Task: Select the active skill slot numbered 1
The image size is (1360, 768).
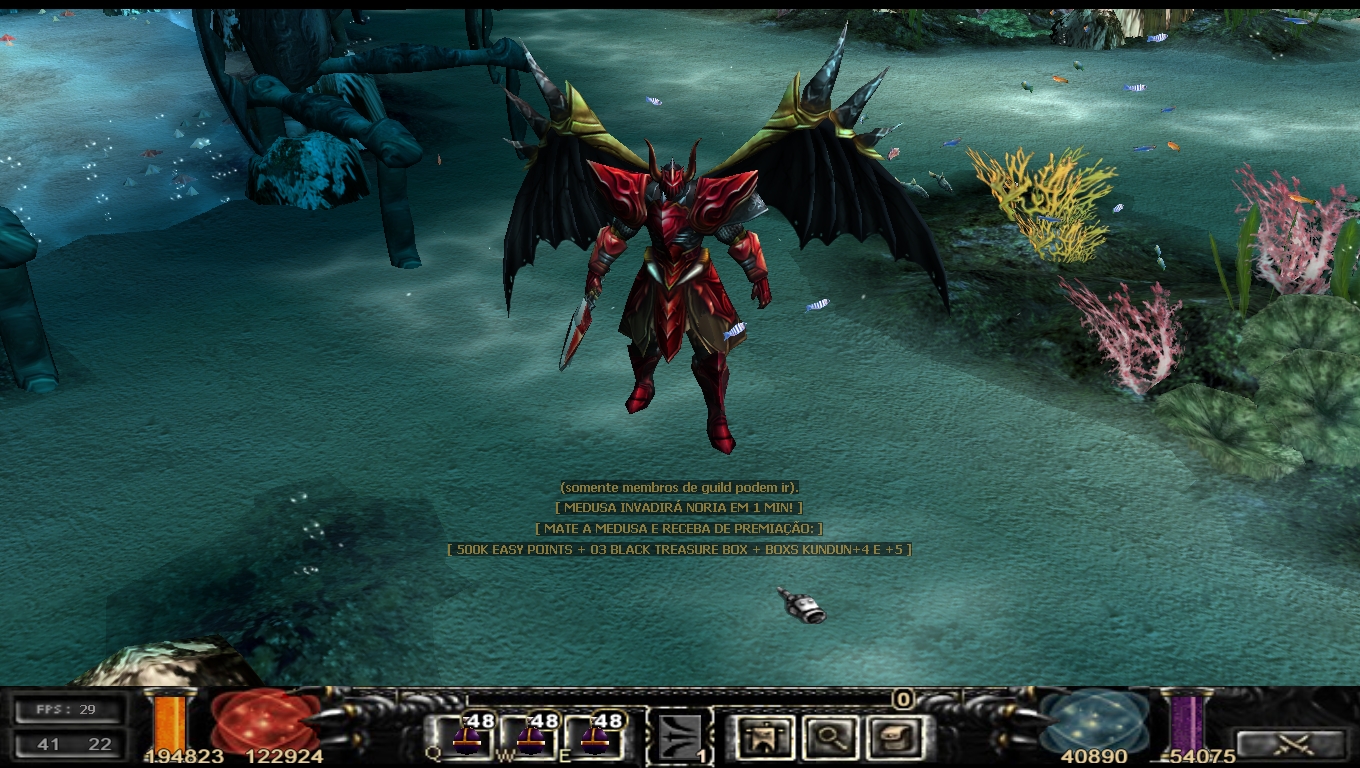Action: click(x=680, y=738)
